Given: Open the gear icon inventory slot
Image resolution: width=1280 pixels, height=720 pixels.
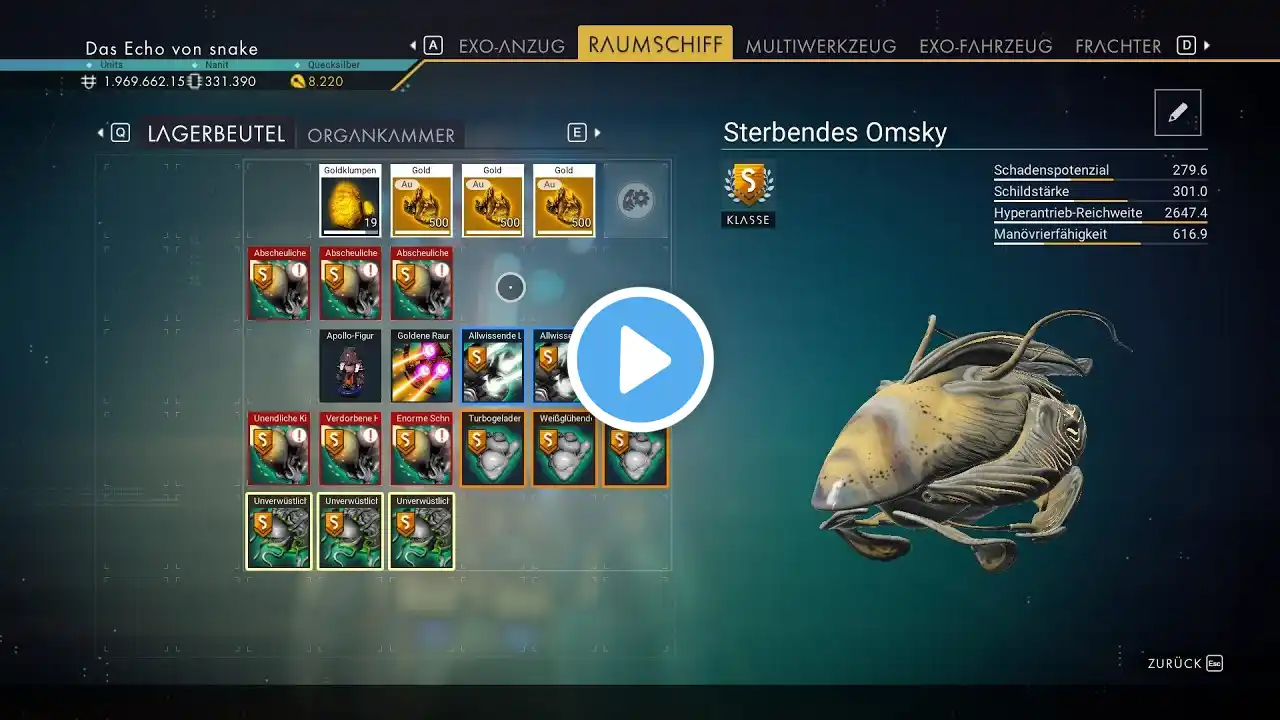Looking at the screenshot, I should (x=635, y=201).
